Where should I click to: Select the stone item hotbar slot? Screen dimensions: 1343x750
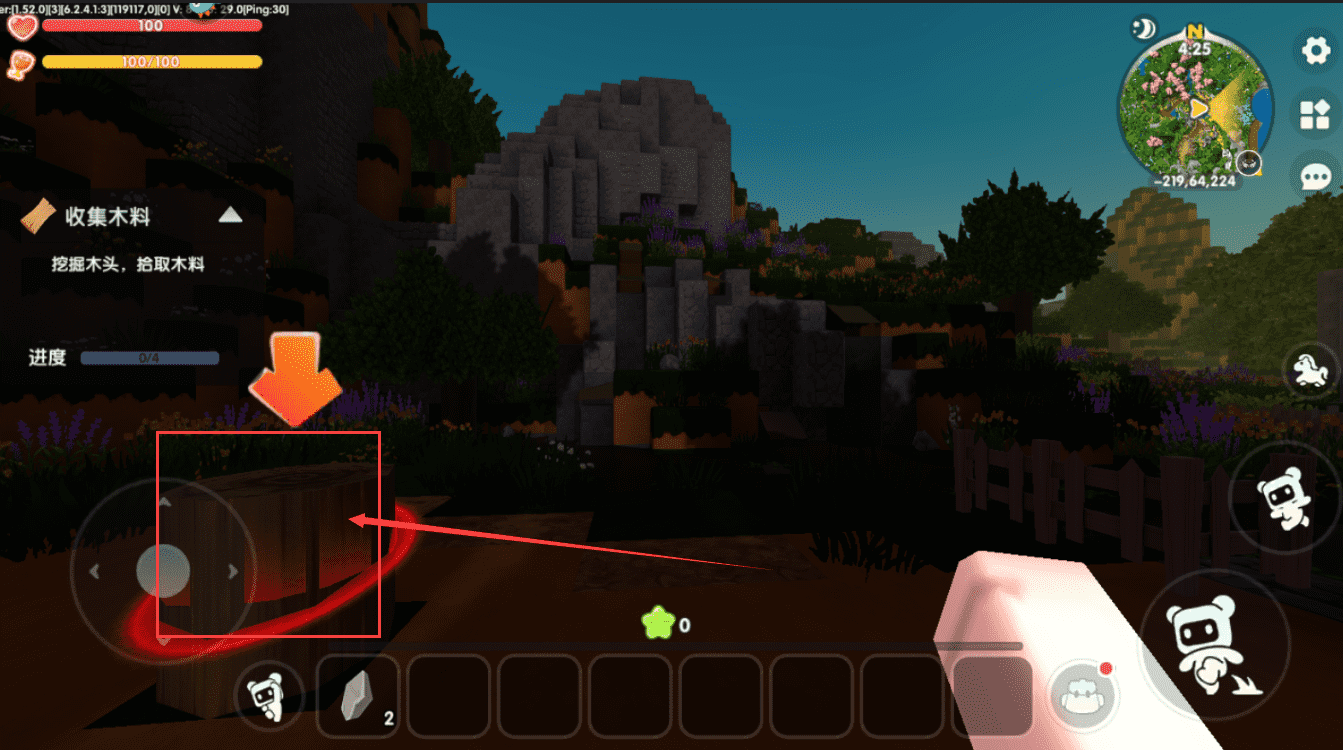(x=359, y=696)
